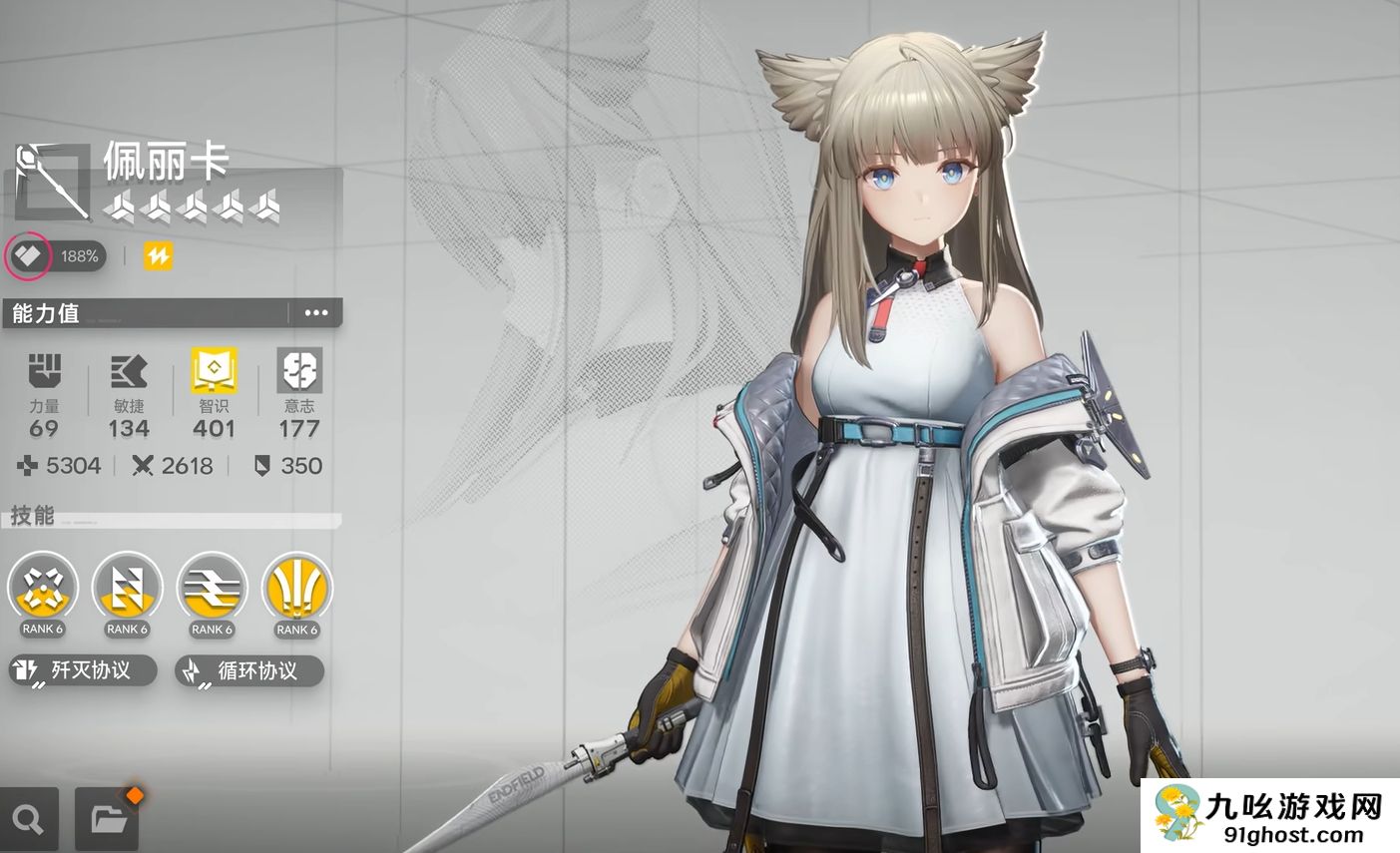The height and width of the screenshot is (853, 1400).
Task: Select the 意志 will attribute icon
Action: coord(299,371)
